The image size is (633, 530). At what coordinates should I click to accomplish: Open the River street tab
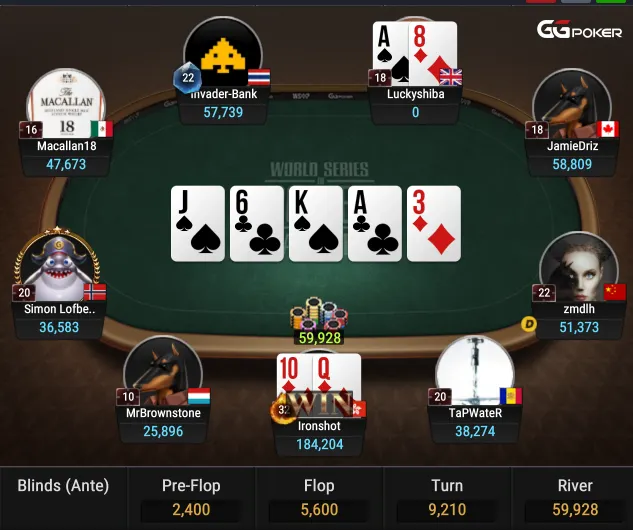click(575, 498)
